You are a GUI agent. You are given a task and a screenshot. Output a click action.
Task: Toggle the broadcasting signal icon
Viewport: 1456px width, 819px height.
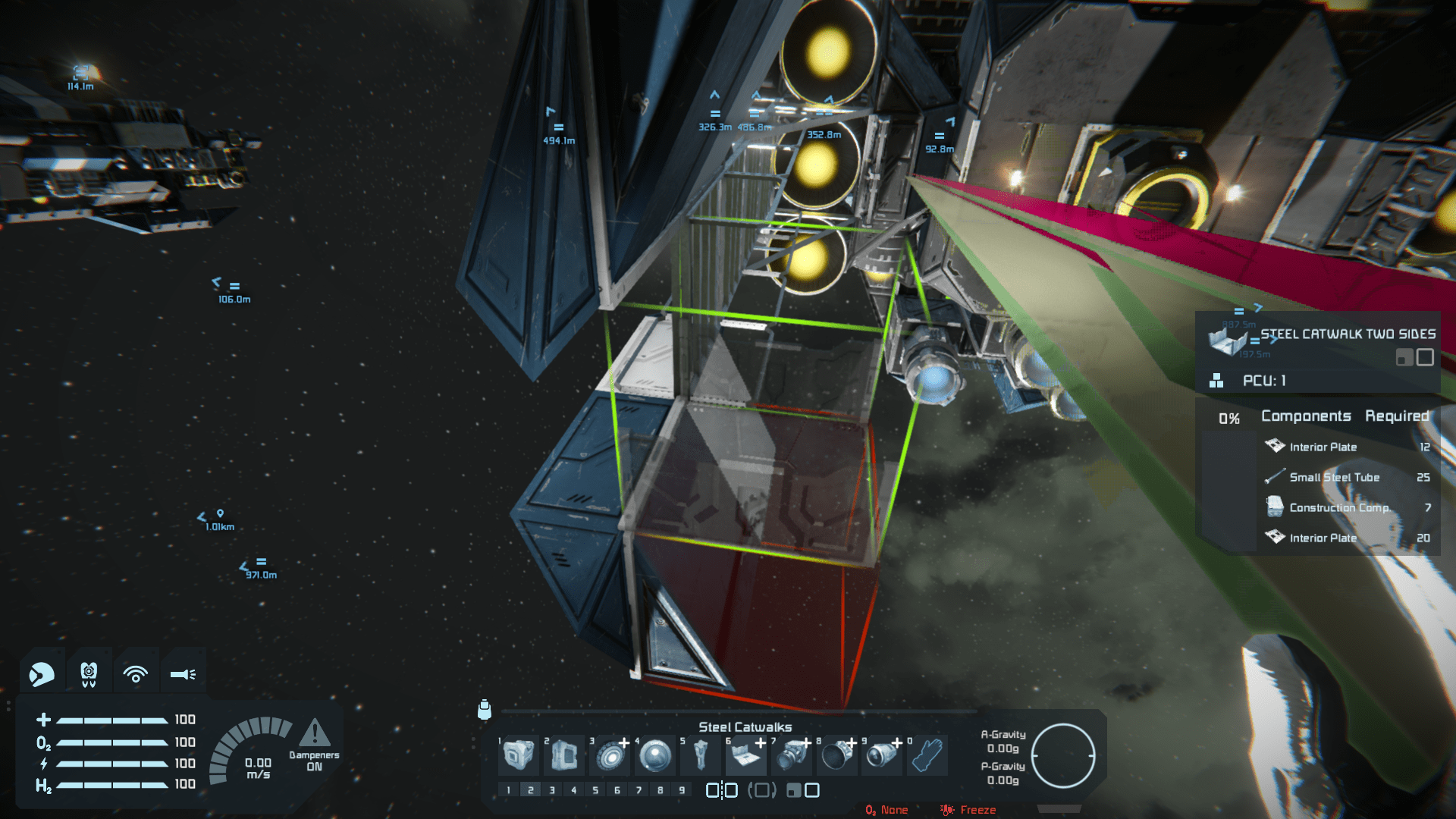[x=136, y=673]
